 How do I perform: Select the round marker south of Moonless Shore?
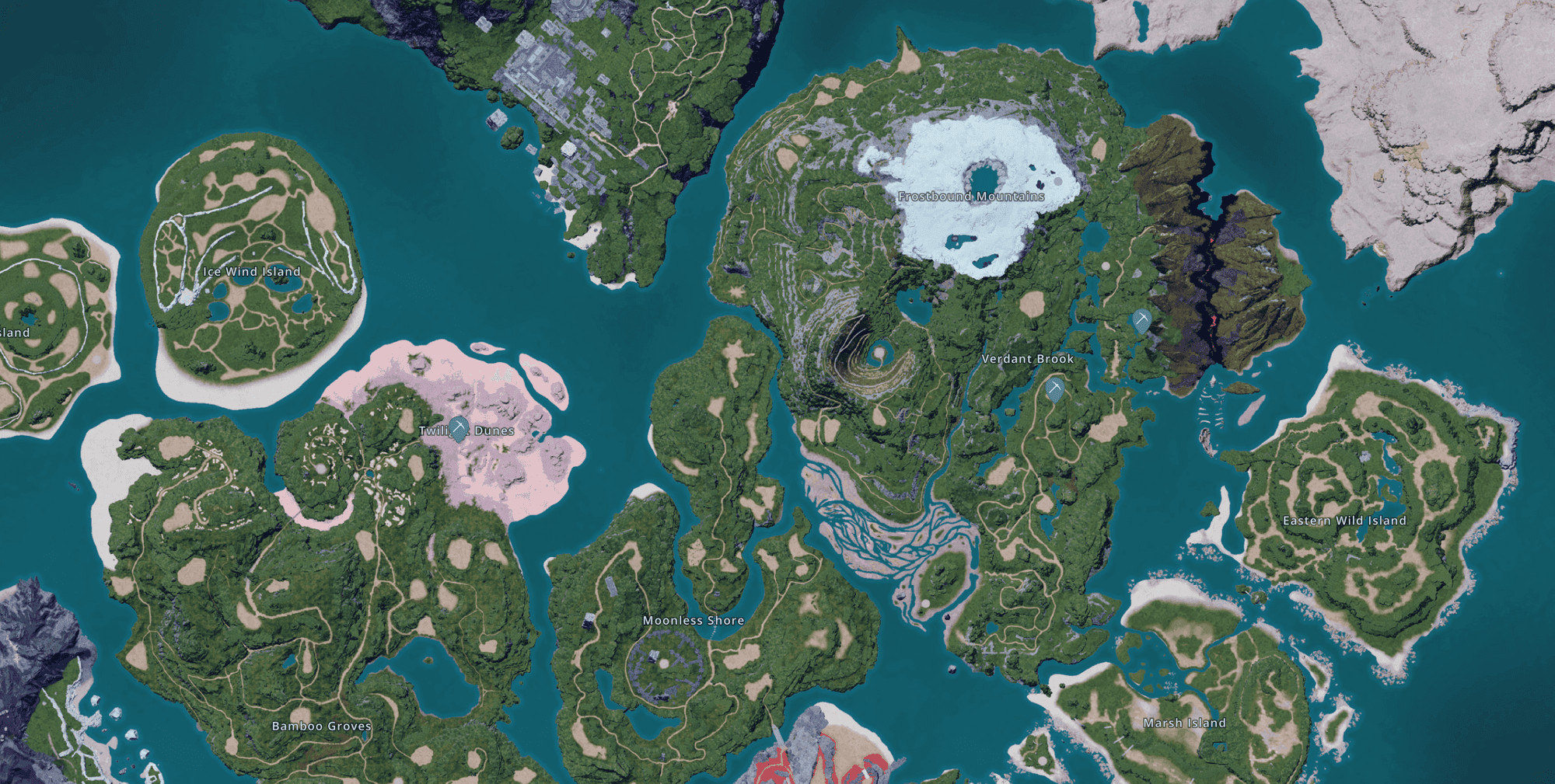click(664, 664)
